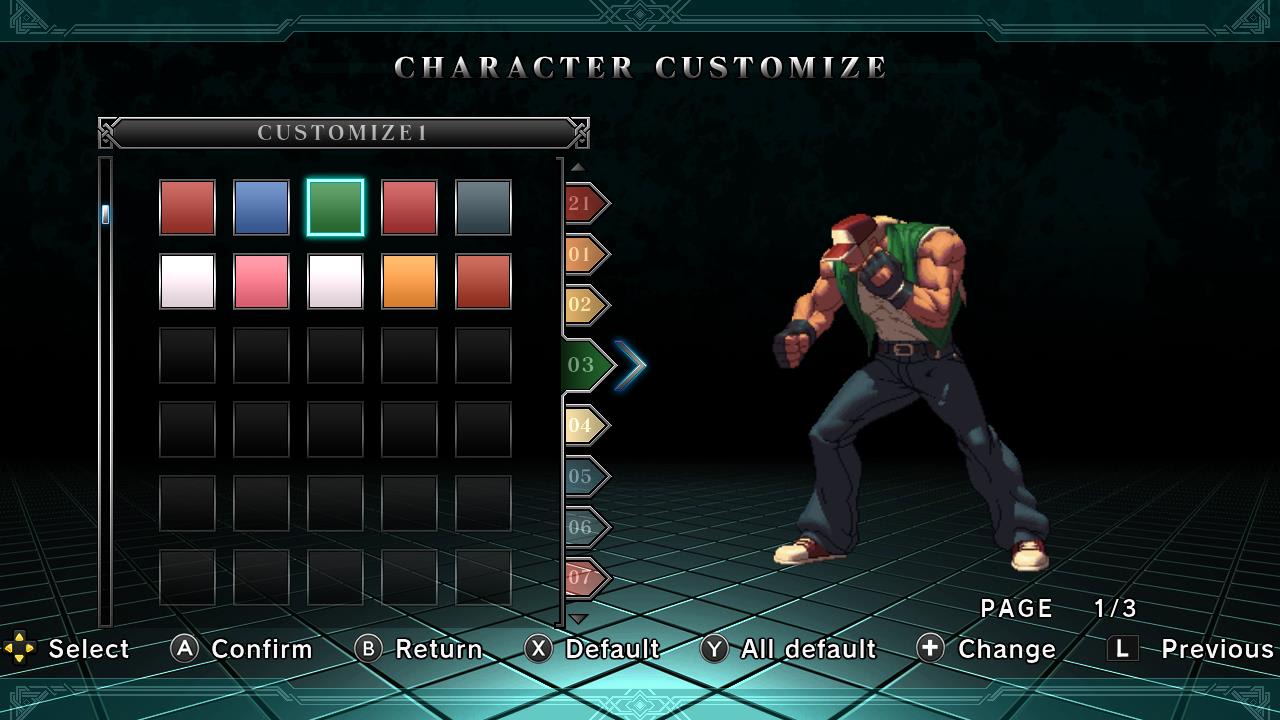Click the scrollbar thumb on the left panel
Viewport: 1280px width, 720px height.
tap(103, 213)
